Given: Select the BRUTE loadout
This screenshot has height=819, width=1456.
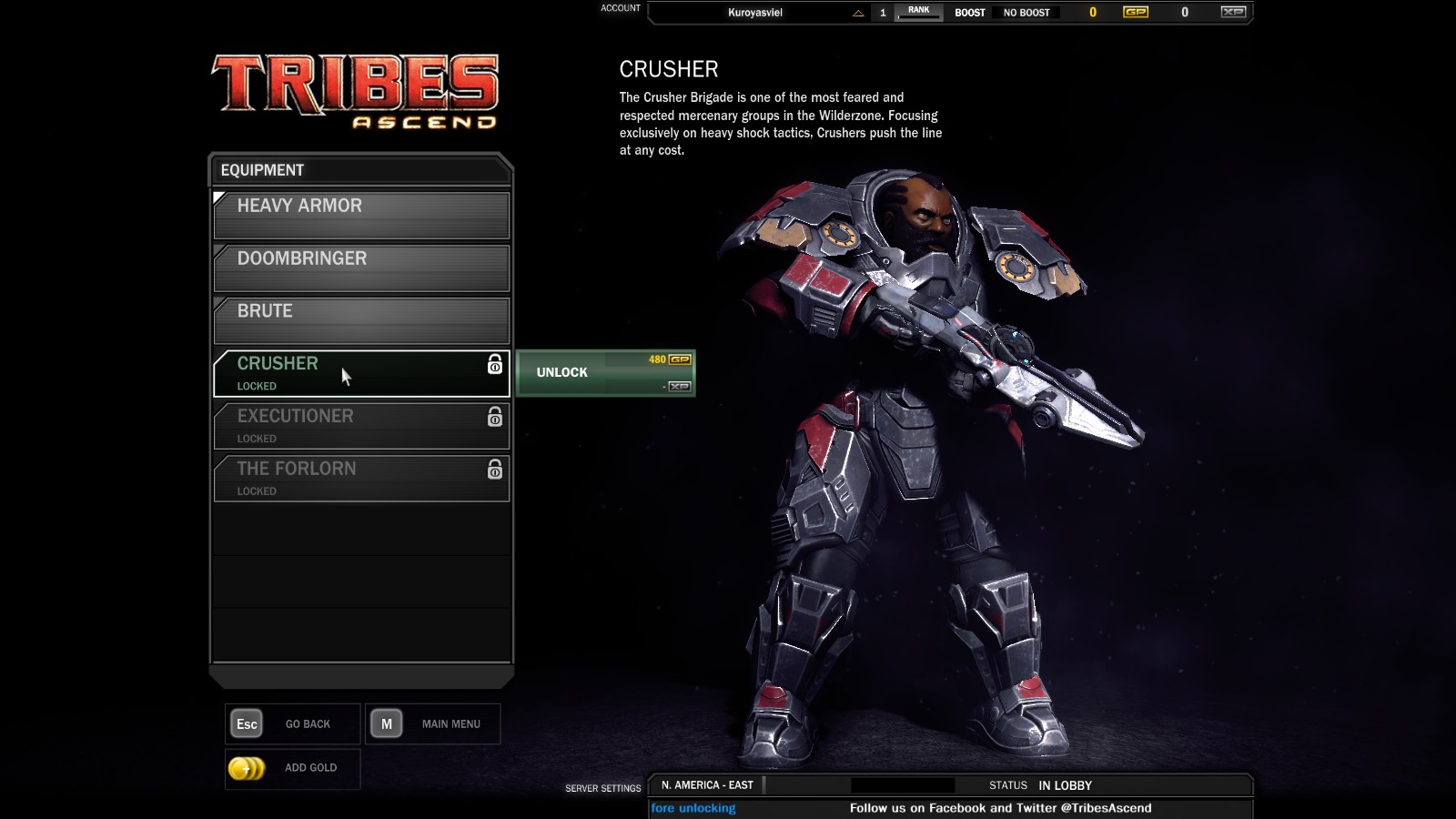Looking at the screenshot, I should tap(360, 320).
